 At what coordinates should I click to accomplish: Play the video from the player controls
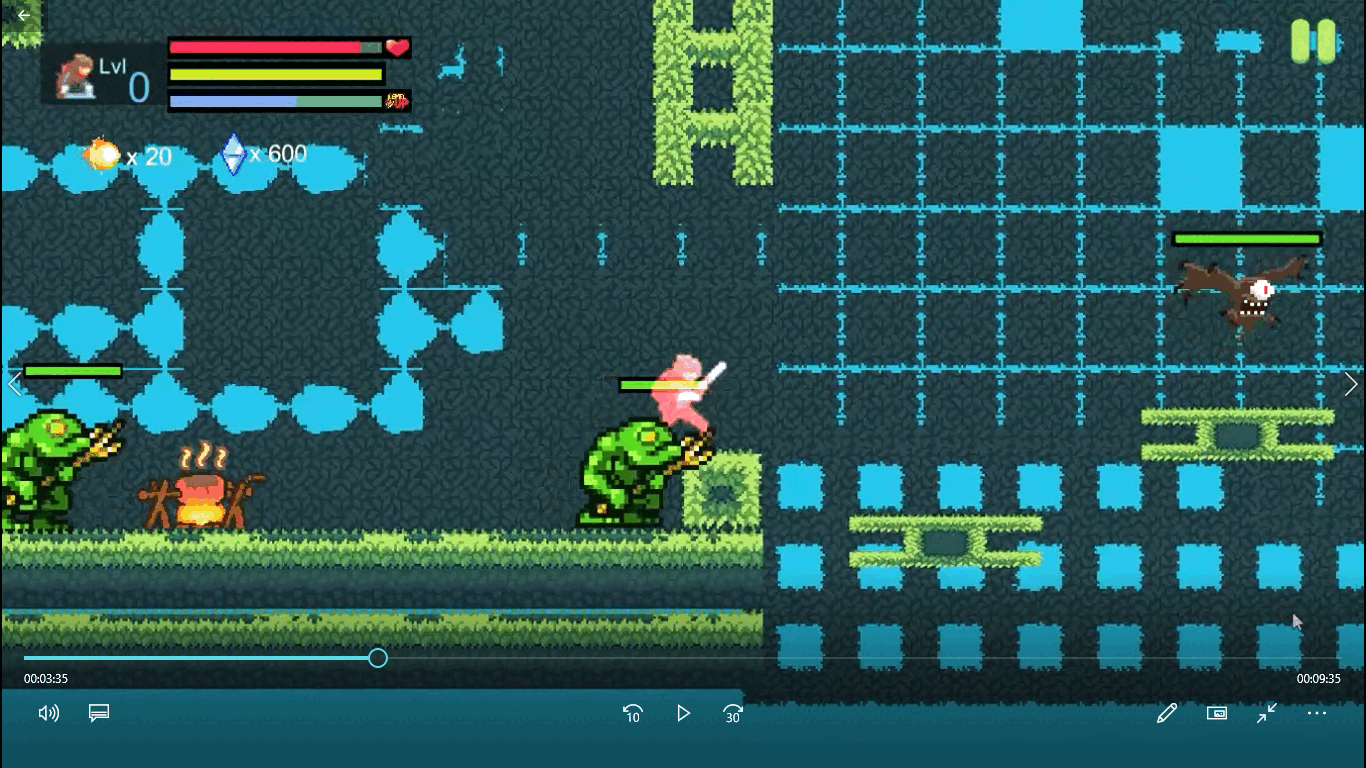click(683, 713)
